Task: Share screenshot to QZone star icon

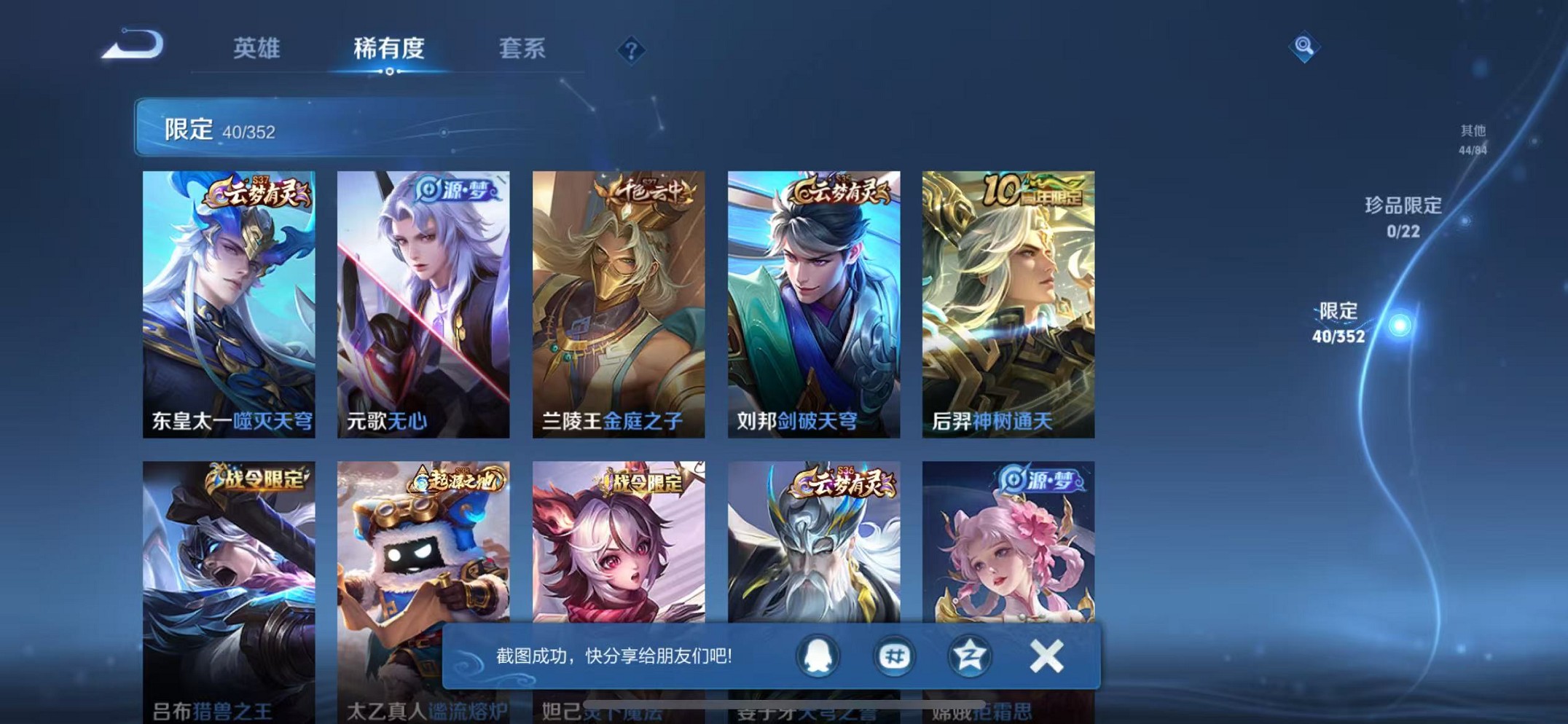Action: point(971,655)
